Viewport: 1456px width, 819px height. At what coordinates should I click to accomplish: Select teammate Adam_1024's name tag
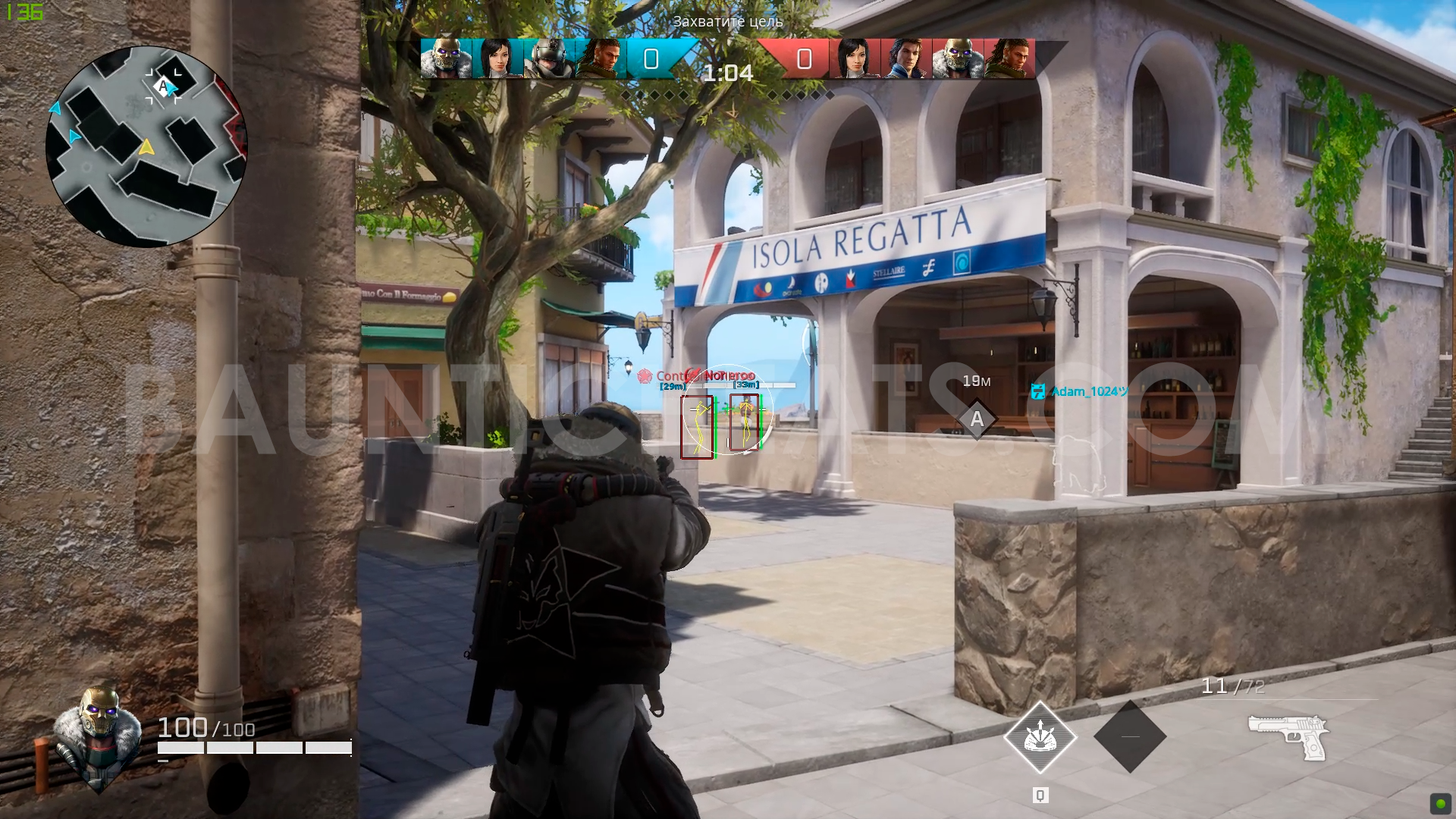click(x=1081, y=391)
